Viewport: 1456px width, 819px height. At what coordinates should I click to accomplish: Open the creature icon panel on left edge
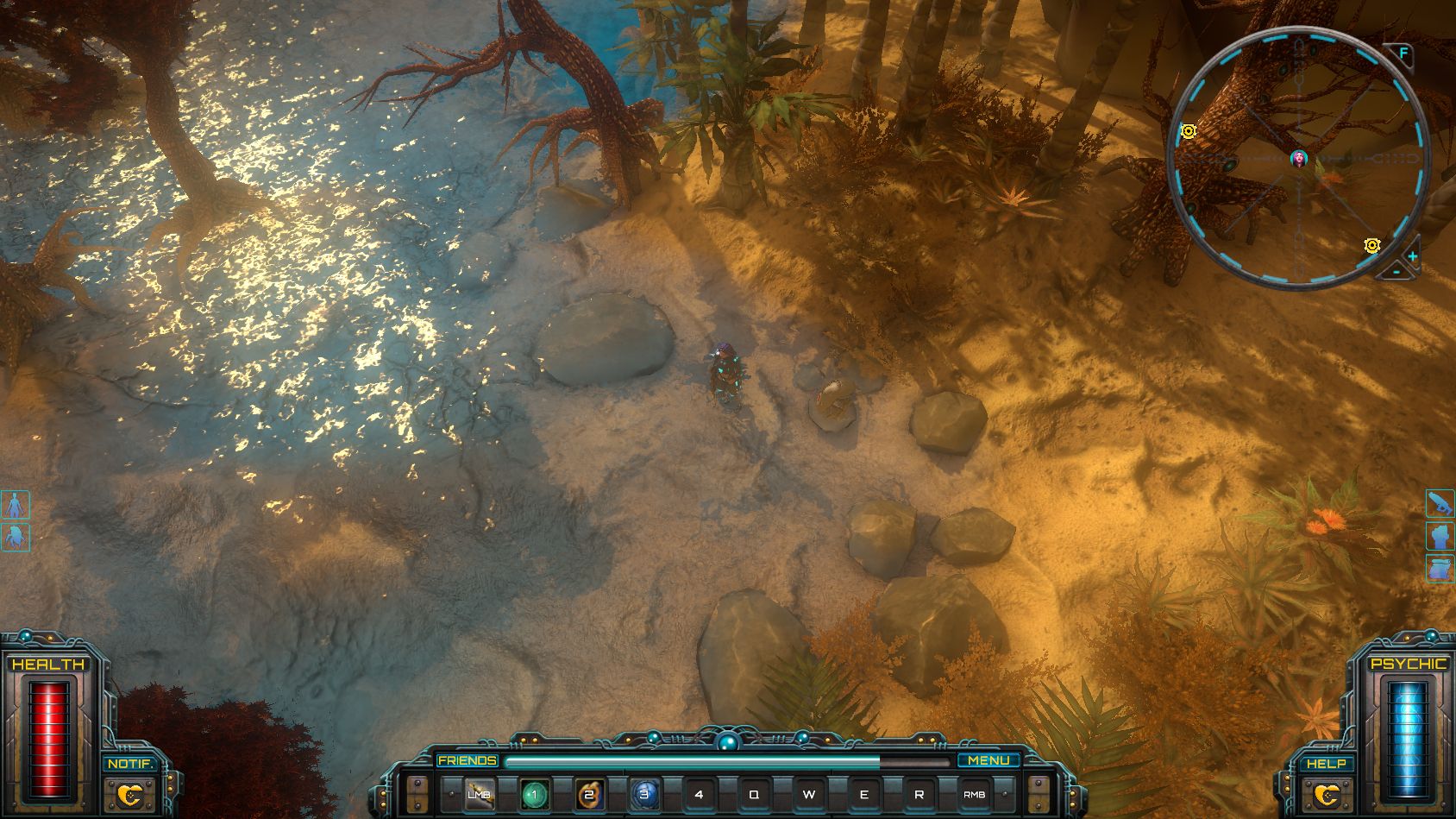pyautogui.click(x=16, y=537)
